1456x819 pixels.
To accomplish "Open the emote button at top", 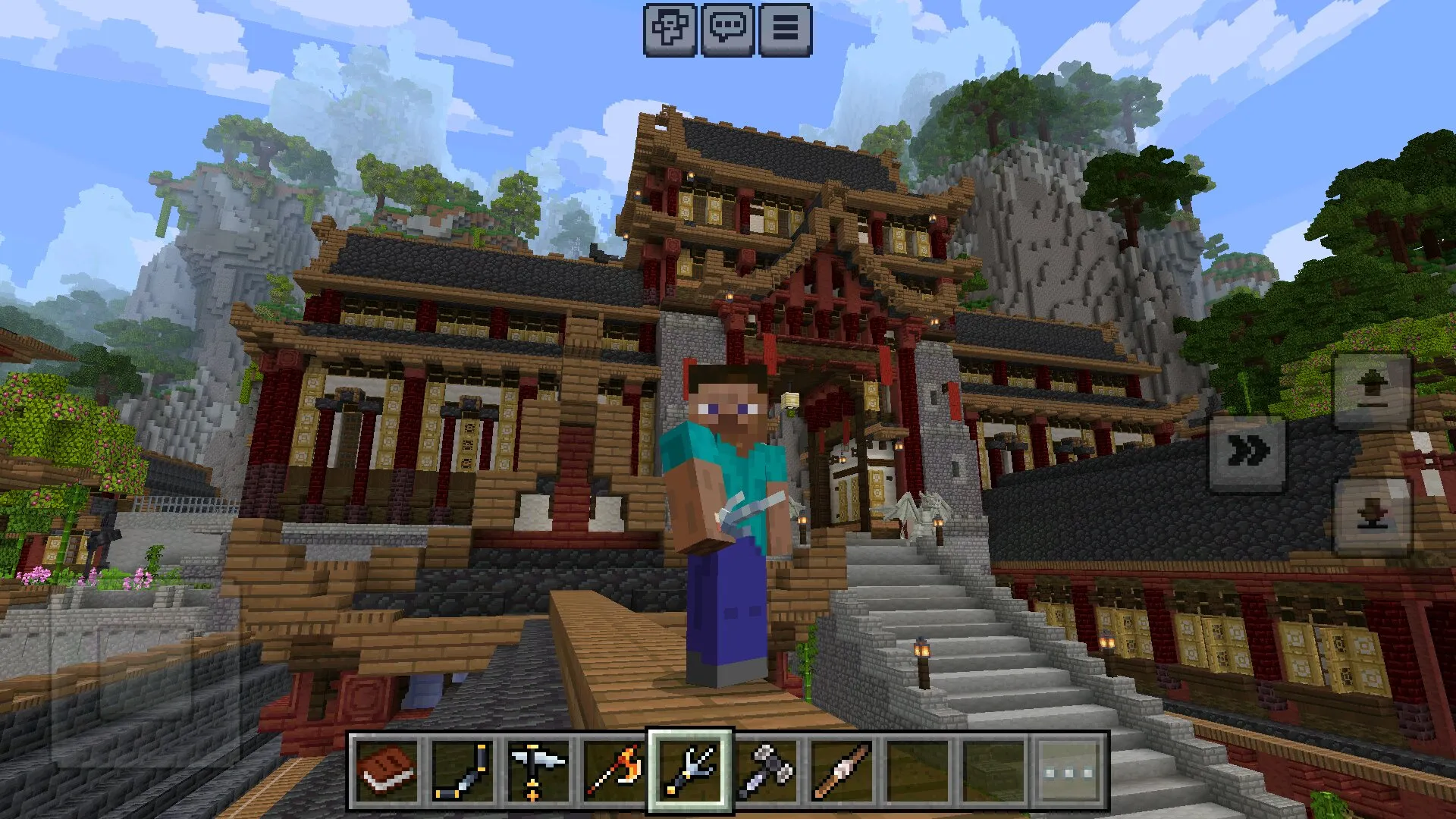I will coord(670,30).
